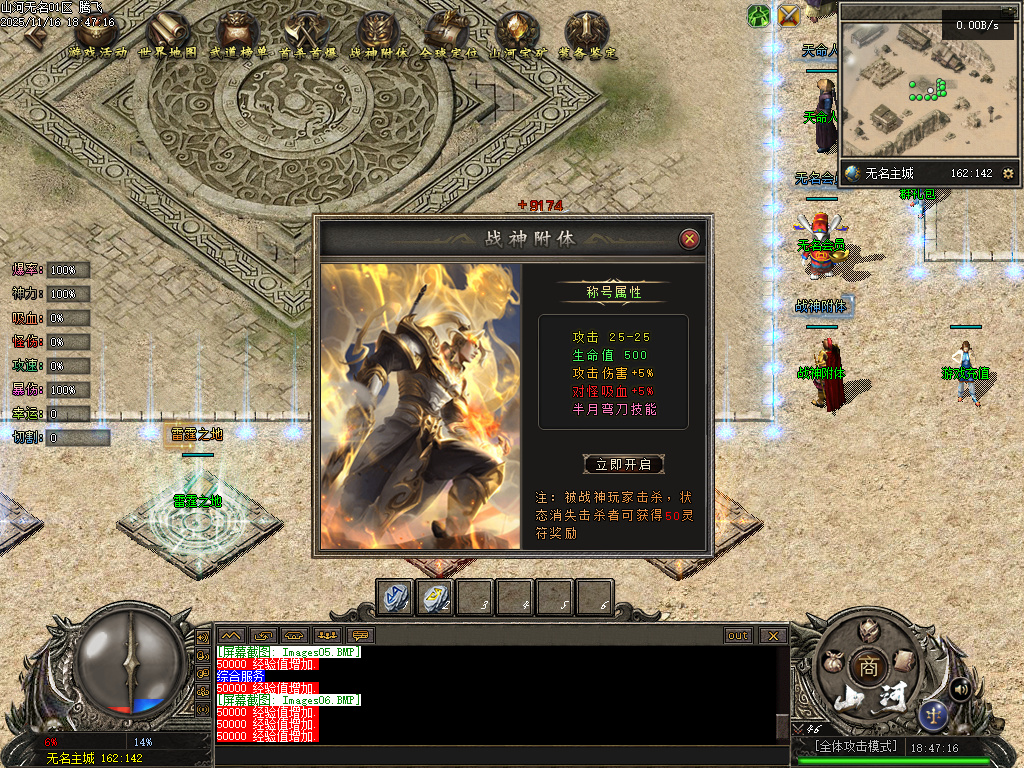Click the chat panel 'out' button
1024x768 pixels.
(x=738, y=635)
